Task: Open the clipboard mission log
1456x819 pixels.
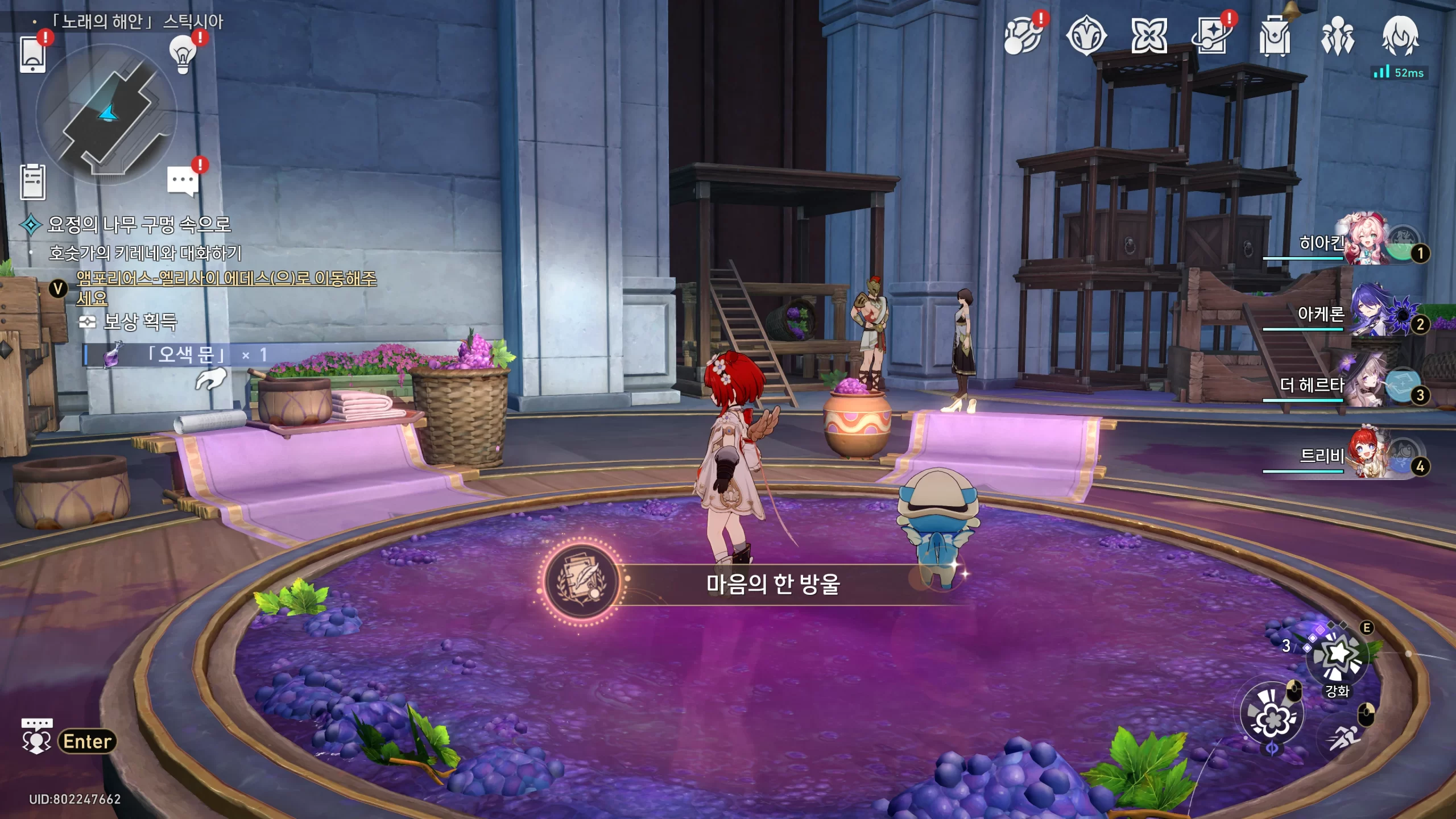Action: point(33,182)
